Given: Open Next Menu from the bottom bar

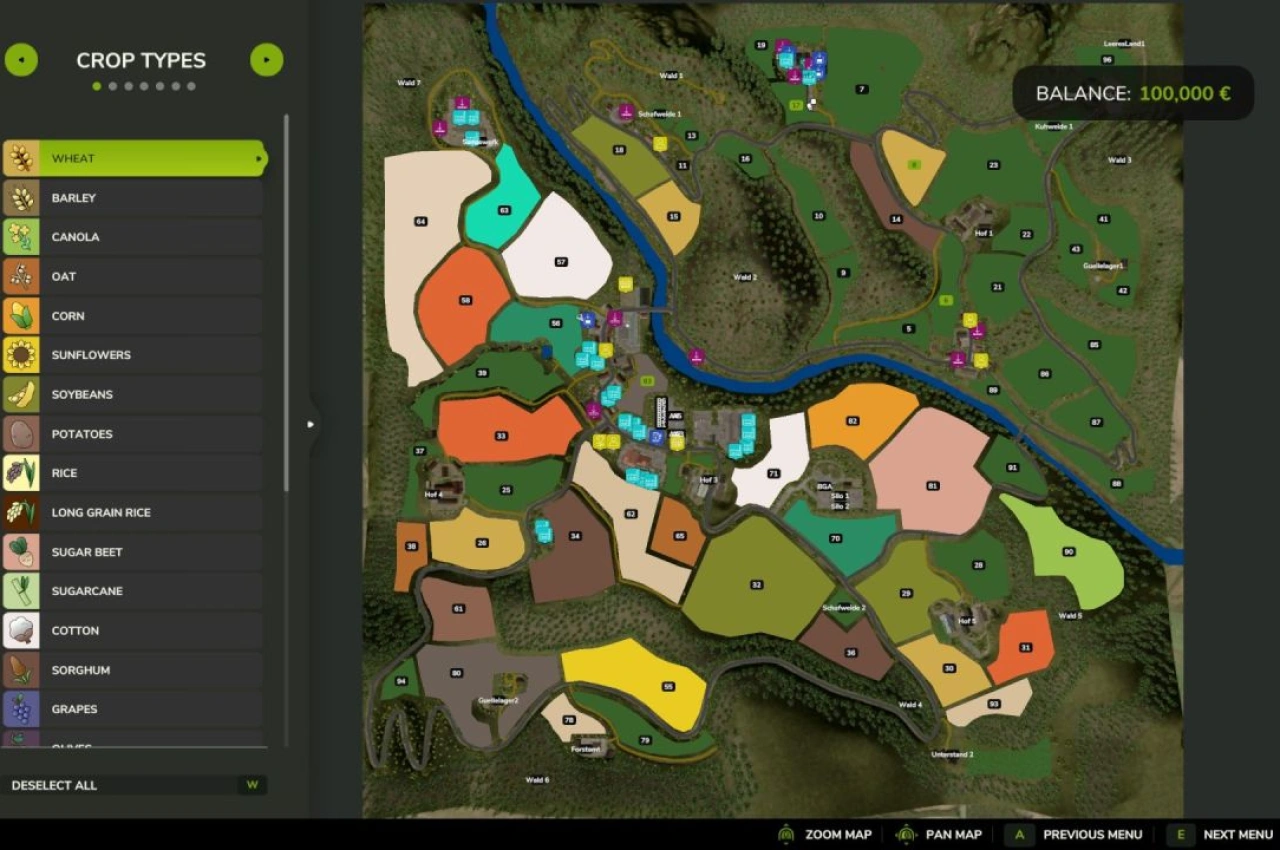Looking at the screenshot, I should (1237, 834).
